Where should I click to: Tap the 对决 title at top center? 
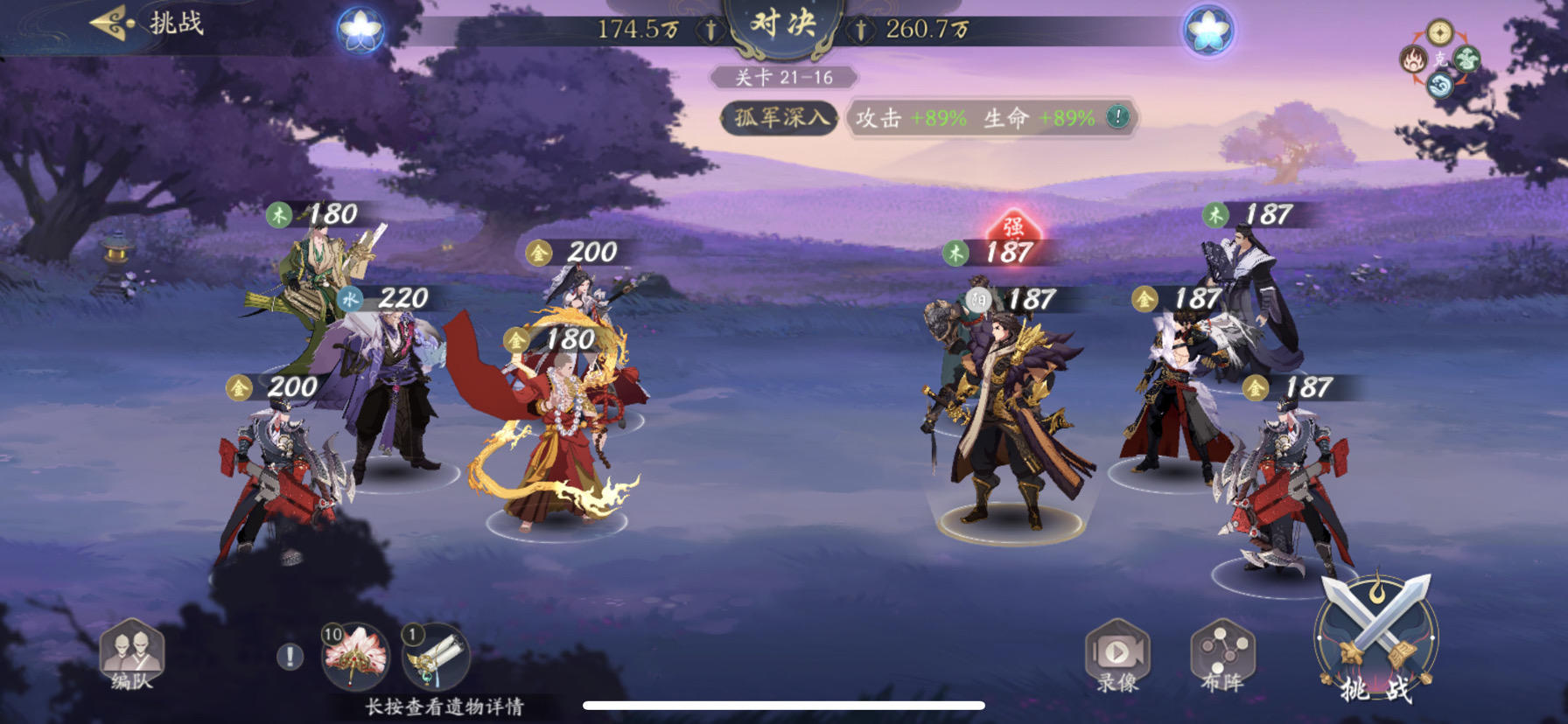pyautogui.click(x=784, y=21)
